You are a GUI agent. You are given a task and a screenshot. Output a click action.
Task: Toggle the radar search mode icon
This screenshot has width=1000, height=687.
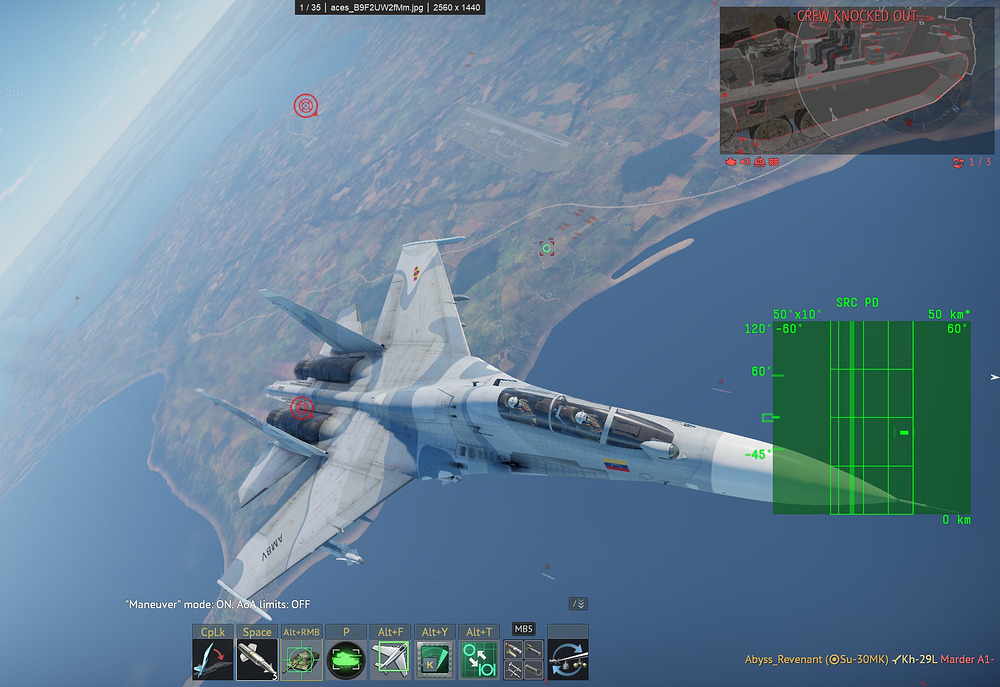[434, 661]
